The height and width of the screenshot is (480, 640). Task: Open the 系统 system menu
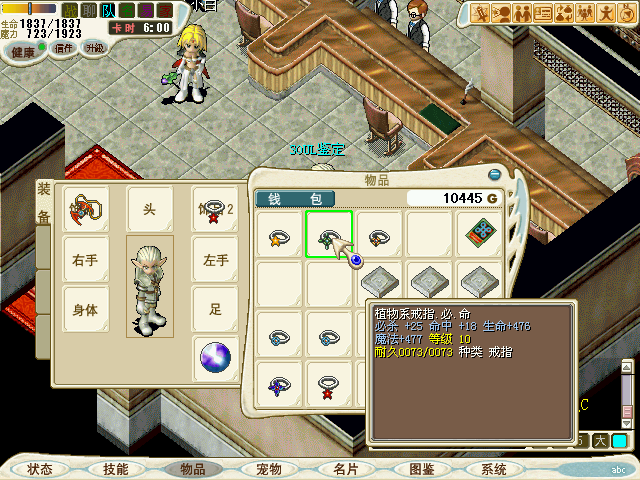(x=494, y=469)
